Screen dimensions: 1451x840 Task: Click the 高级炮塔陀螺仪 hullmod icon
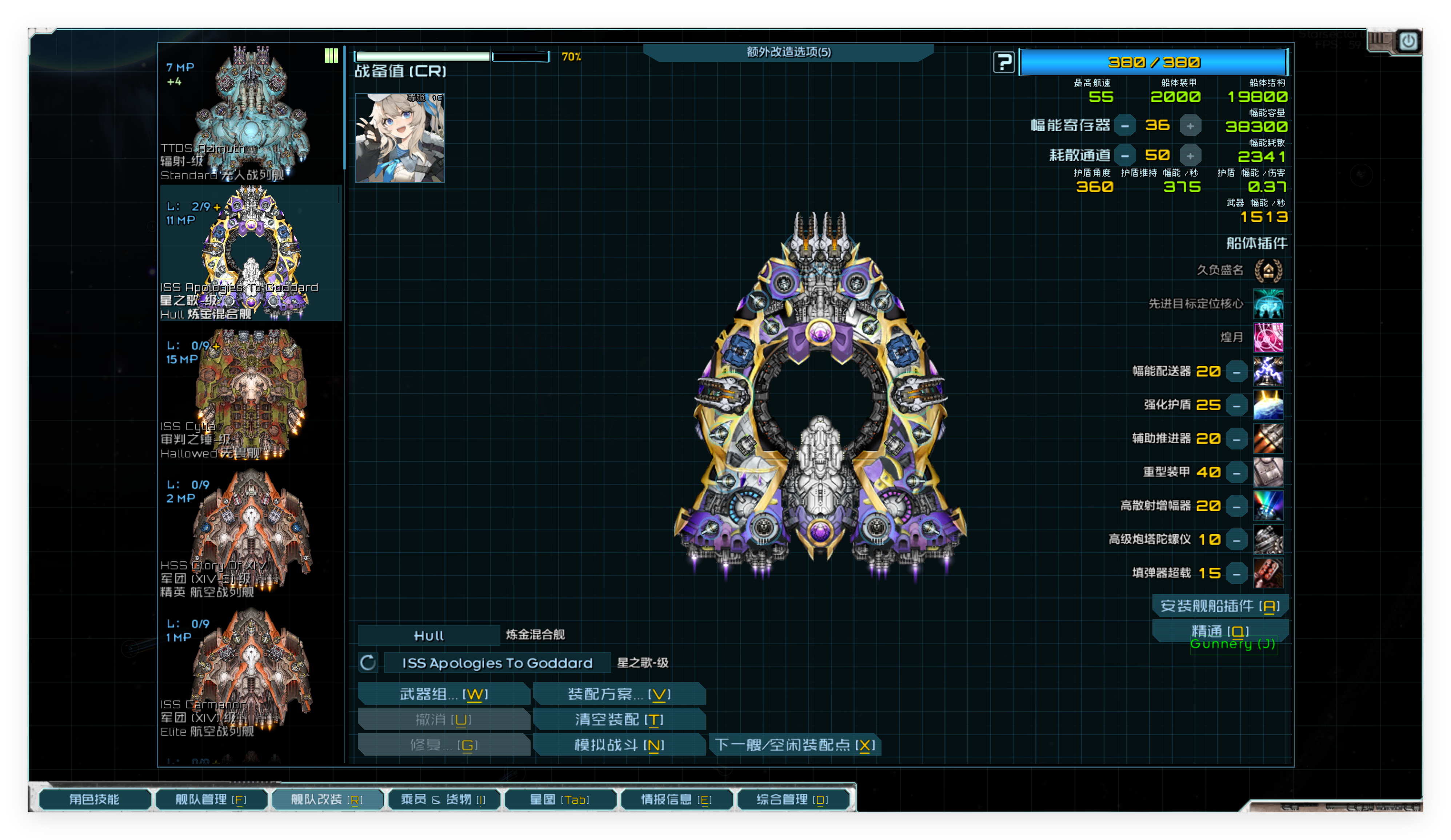point(1269,539)
